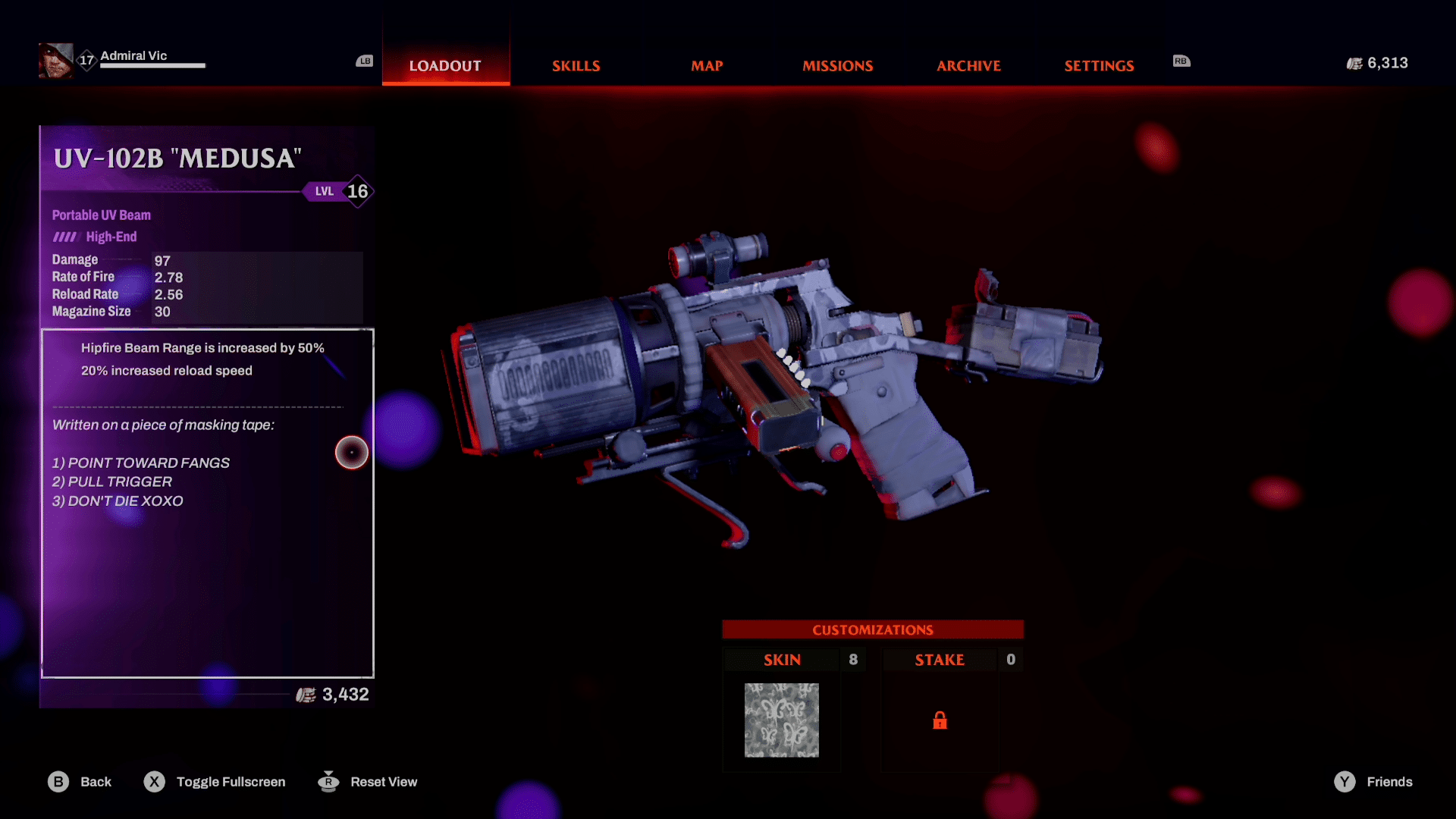Open the Map screen

tap(707, 66)
